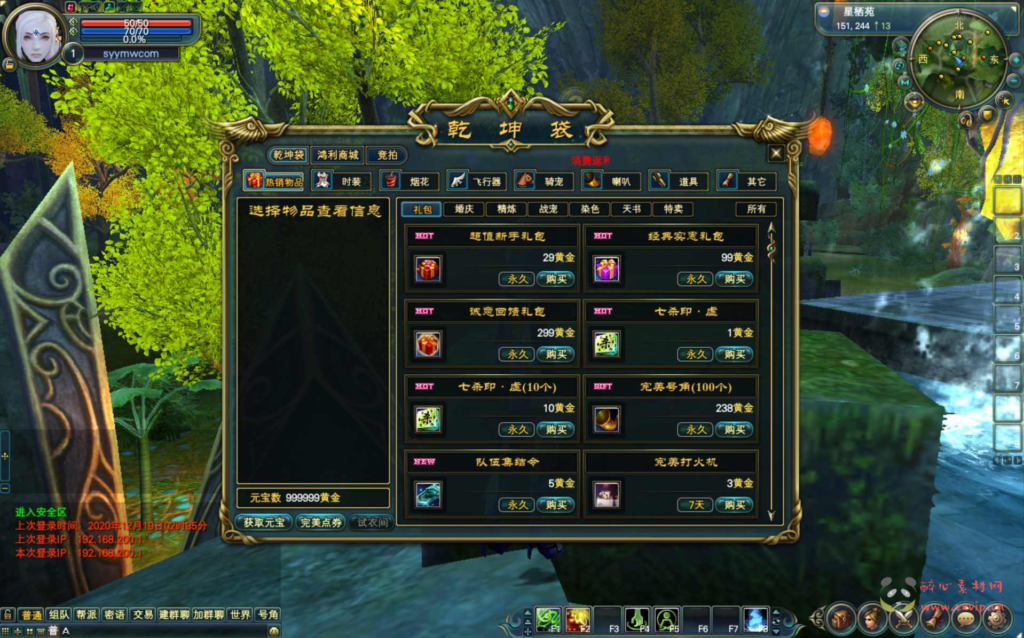This screenshot has width=1024, height=638.
Task: Open the 完美点券 voucher button
Action: [x=320, y=523]
